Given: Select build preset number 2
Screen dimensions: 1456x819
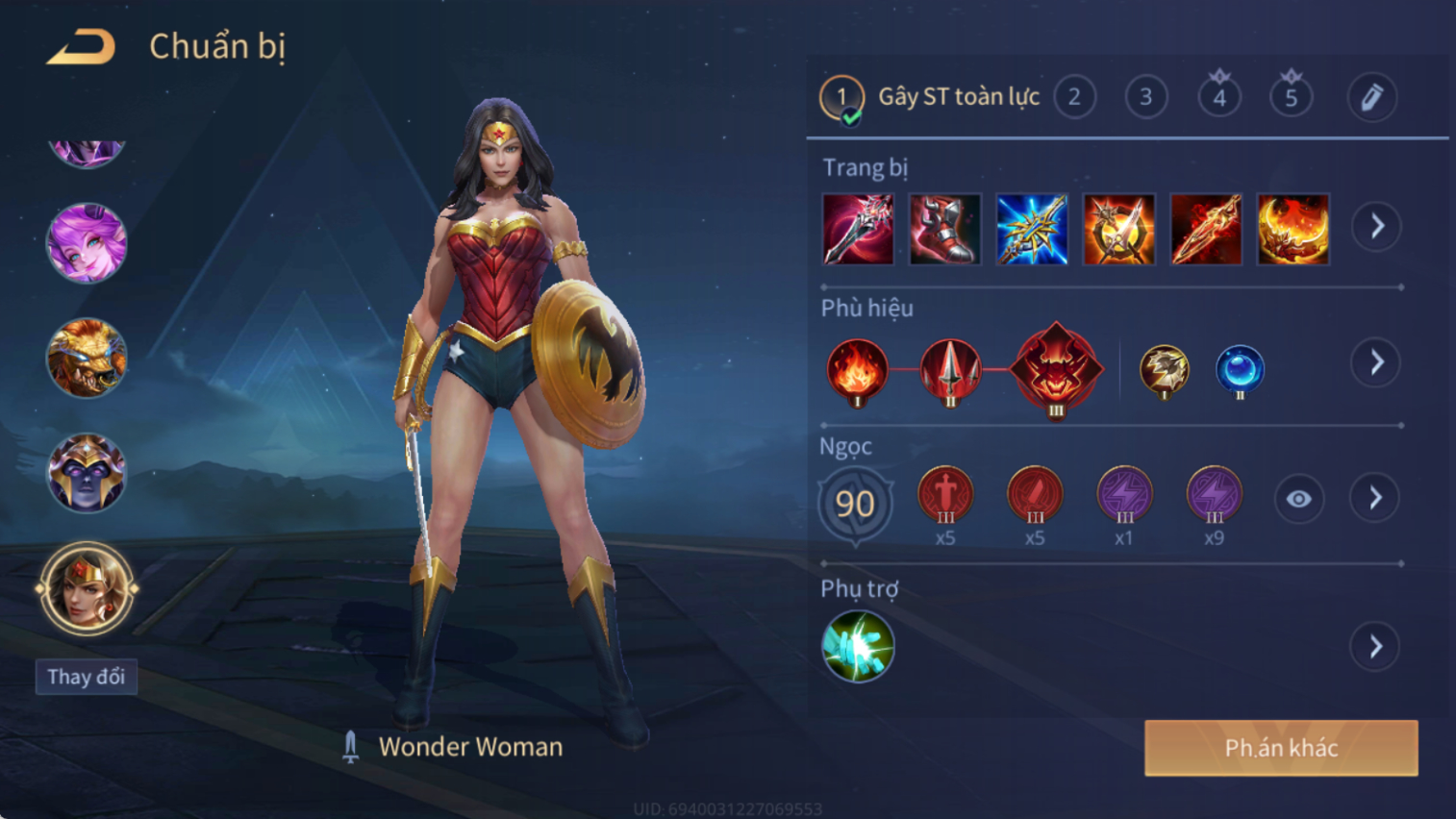Looking at the screenshot, I should point(1074,97).
